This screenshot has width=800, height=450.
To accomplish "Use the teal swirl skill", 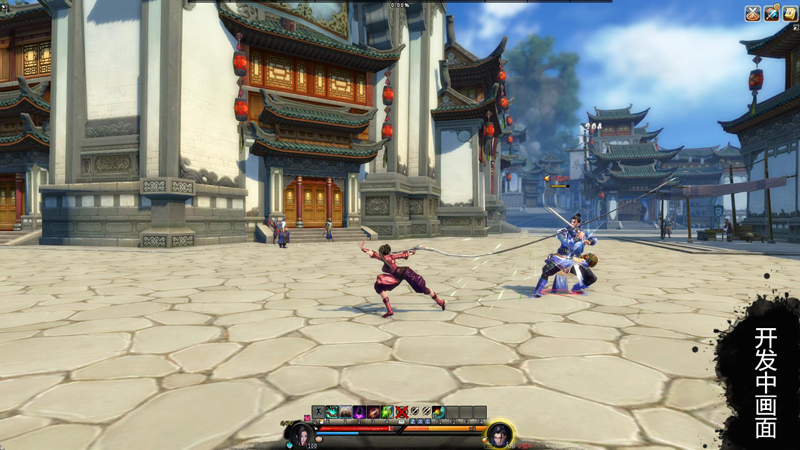I will point(332,412).
